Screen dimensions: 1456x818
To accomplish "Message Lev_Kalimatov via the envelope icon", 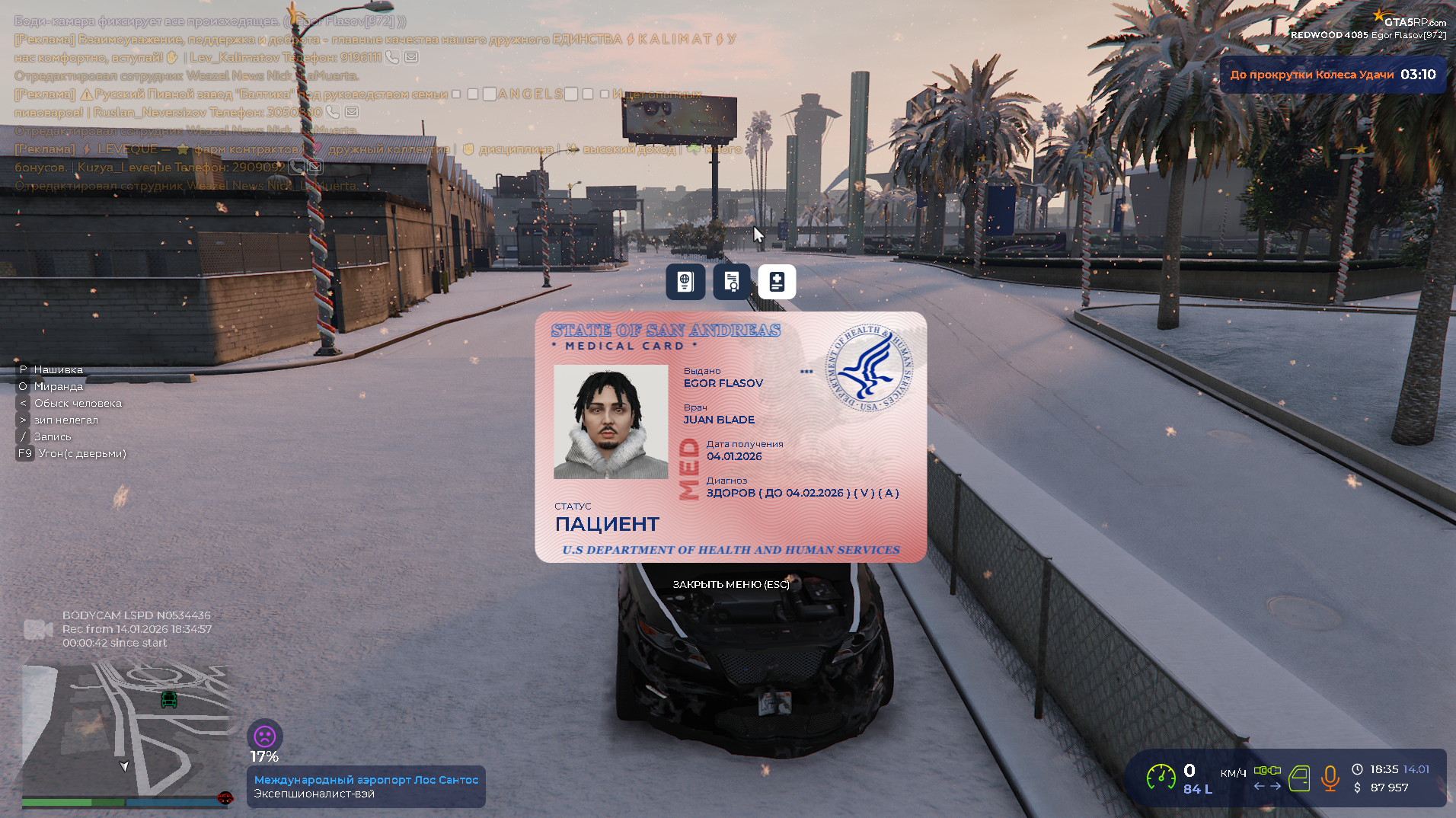I will tap(411, 57).
